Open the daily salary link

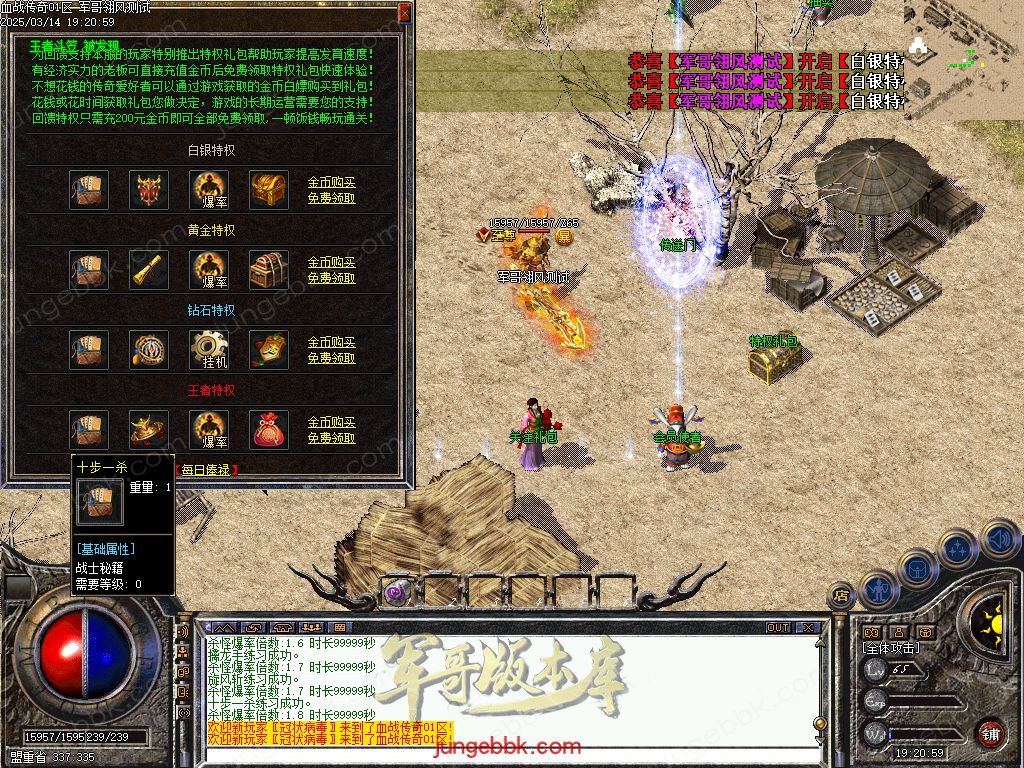tap(207, 469)
